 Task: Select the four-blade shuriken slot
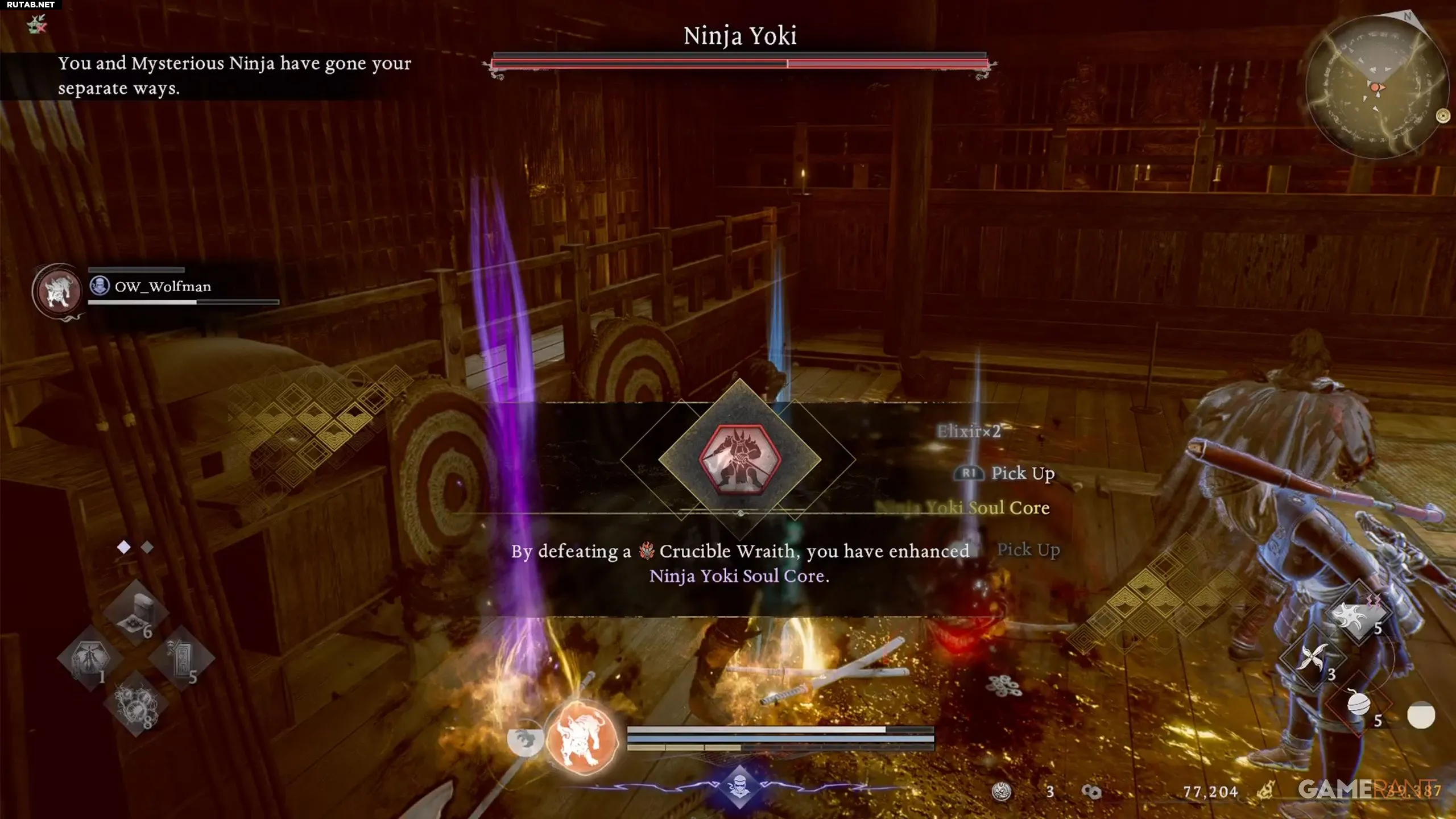[1312, 660]
